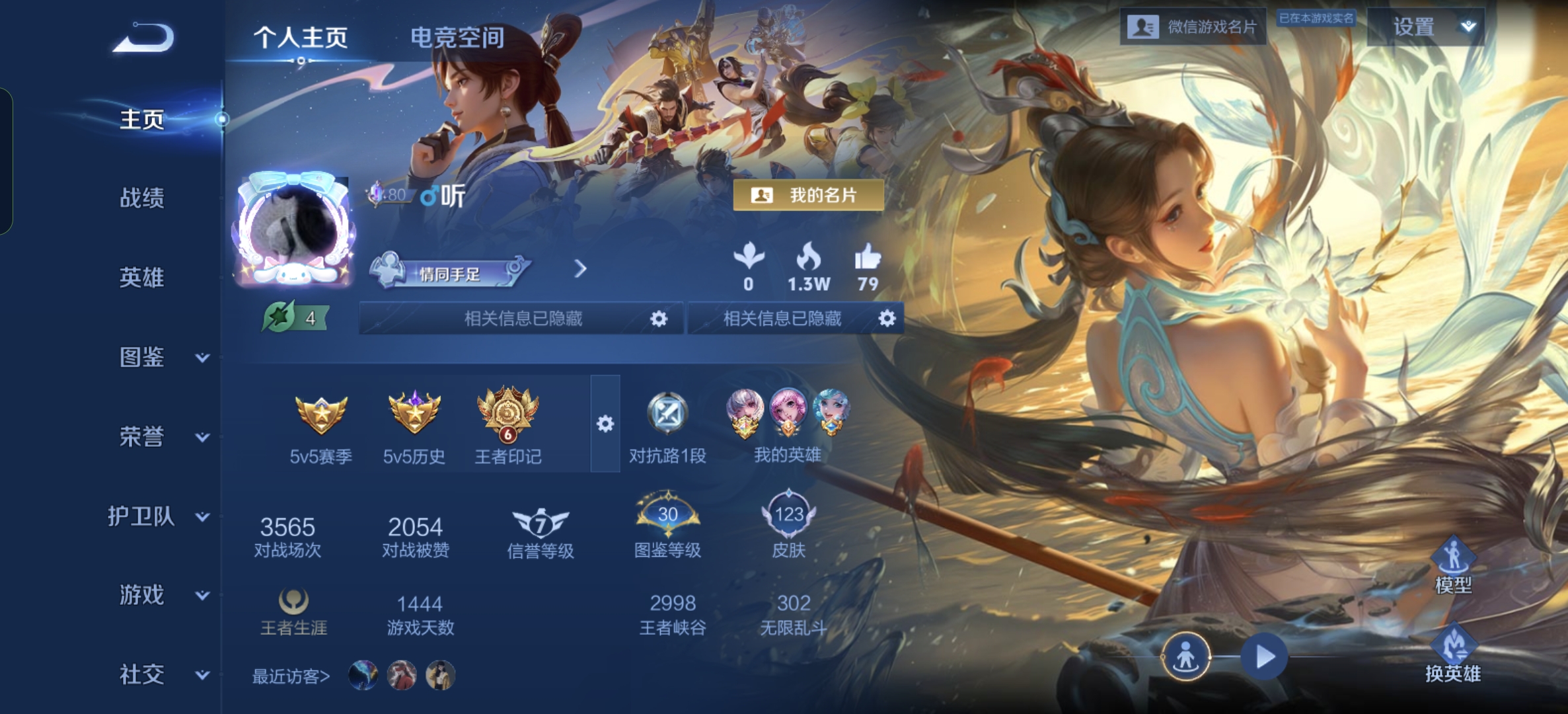Expand the 图鉴 menu entry

tap(163, 357)
